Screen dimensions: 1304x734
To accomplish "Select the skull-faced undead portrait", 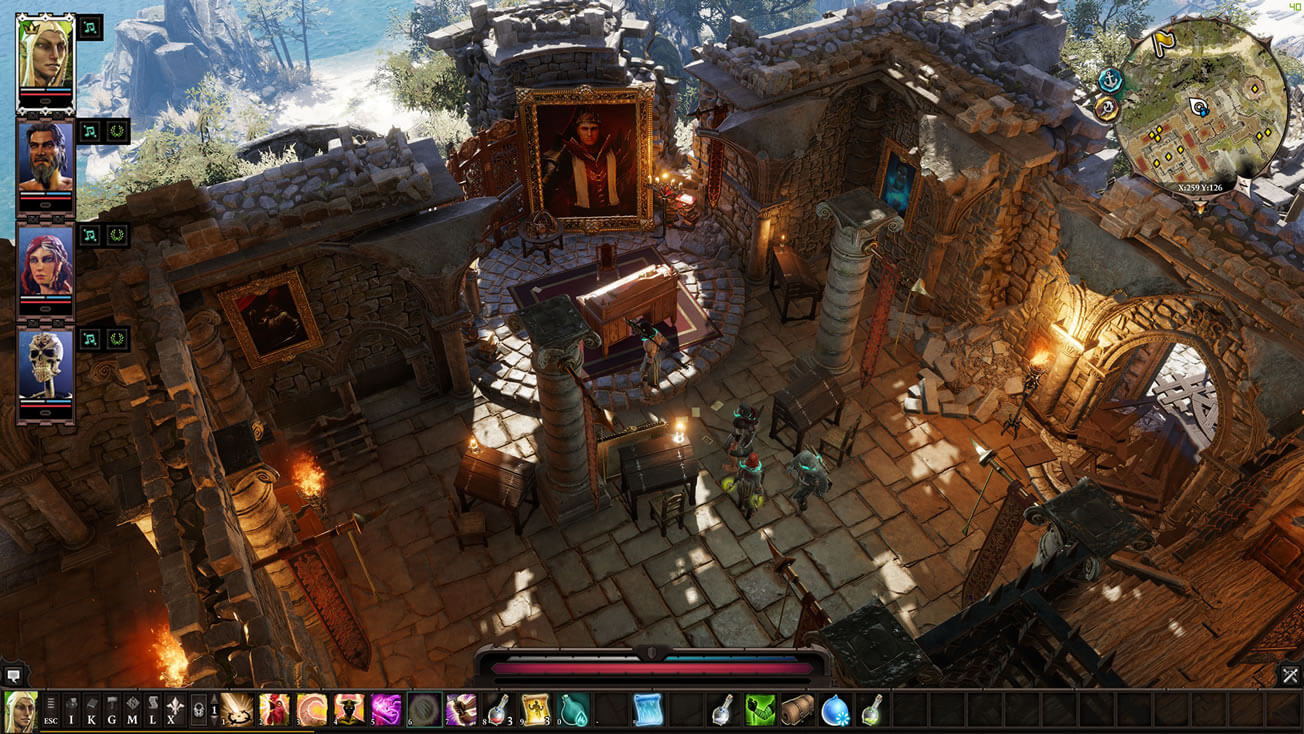I will [x=45, y=366].
